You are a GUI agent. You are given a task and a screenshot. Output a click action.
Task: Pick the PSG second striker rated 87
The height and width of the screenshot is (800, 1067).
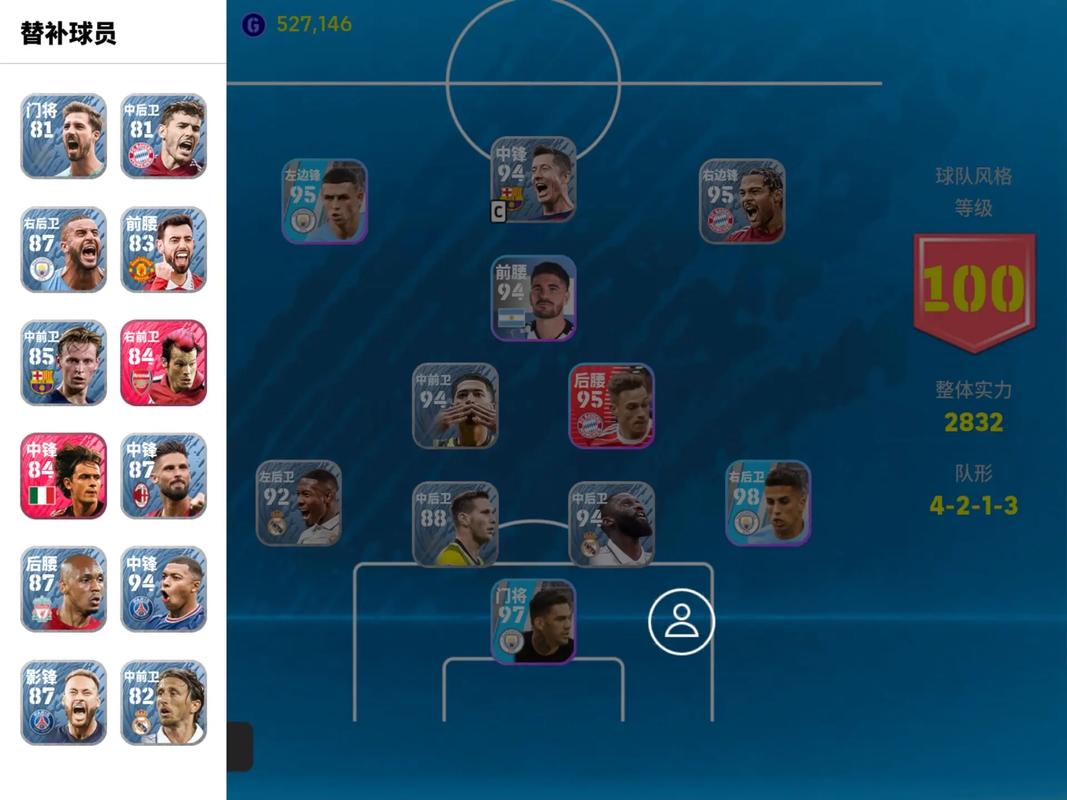[x=64, y=701]
